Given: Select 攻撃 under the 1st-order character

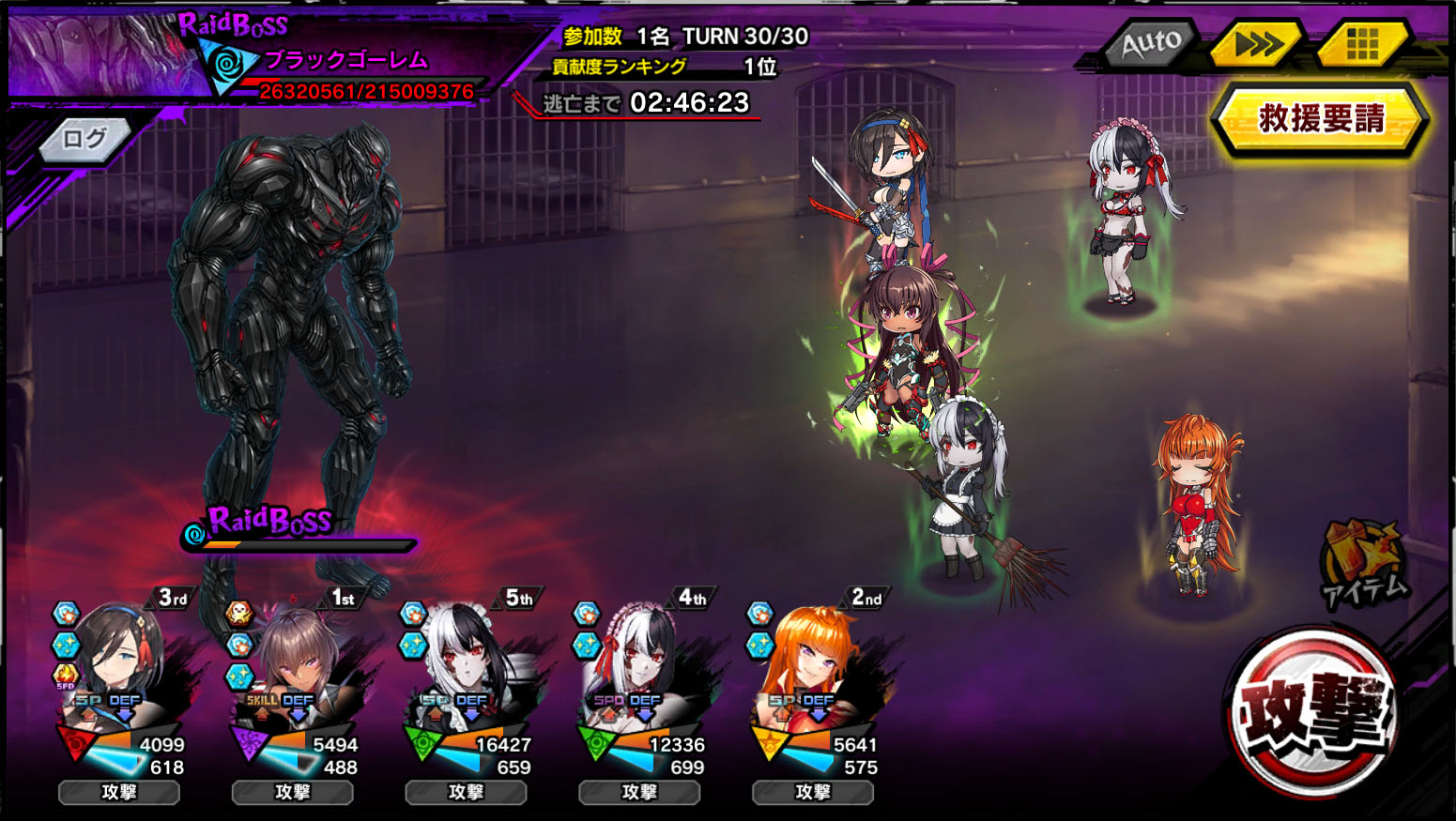Looking at the screenshot, I should [x=292, y=792].
